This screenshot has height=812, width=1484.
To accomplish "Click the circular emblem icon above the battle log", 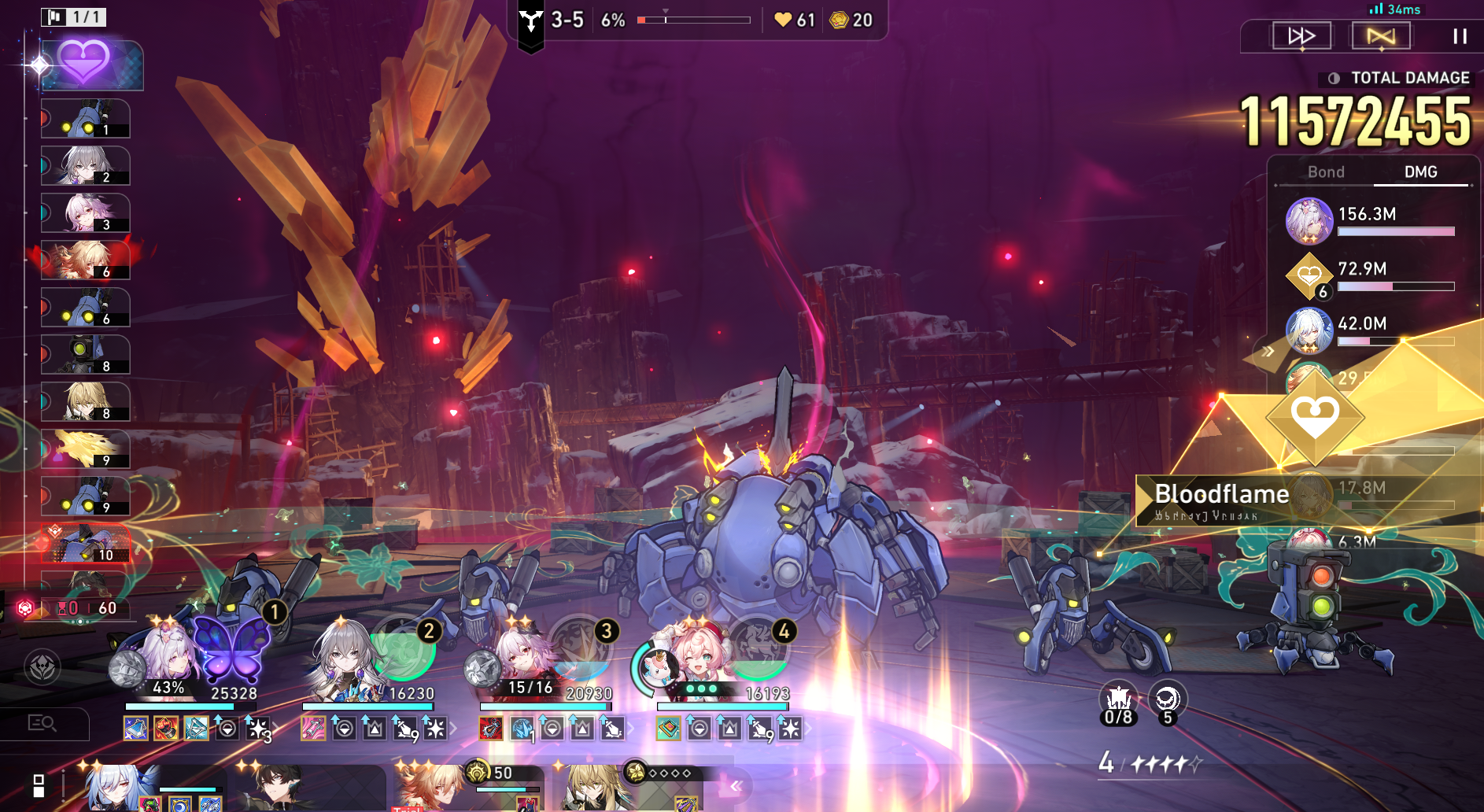I will (42, 667).
